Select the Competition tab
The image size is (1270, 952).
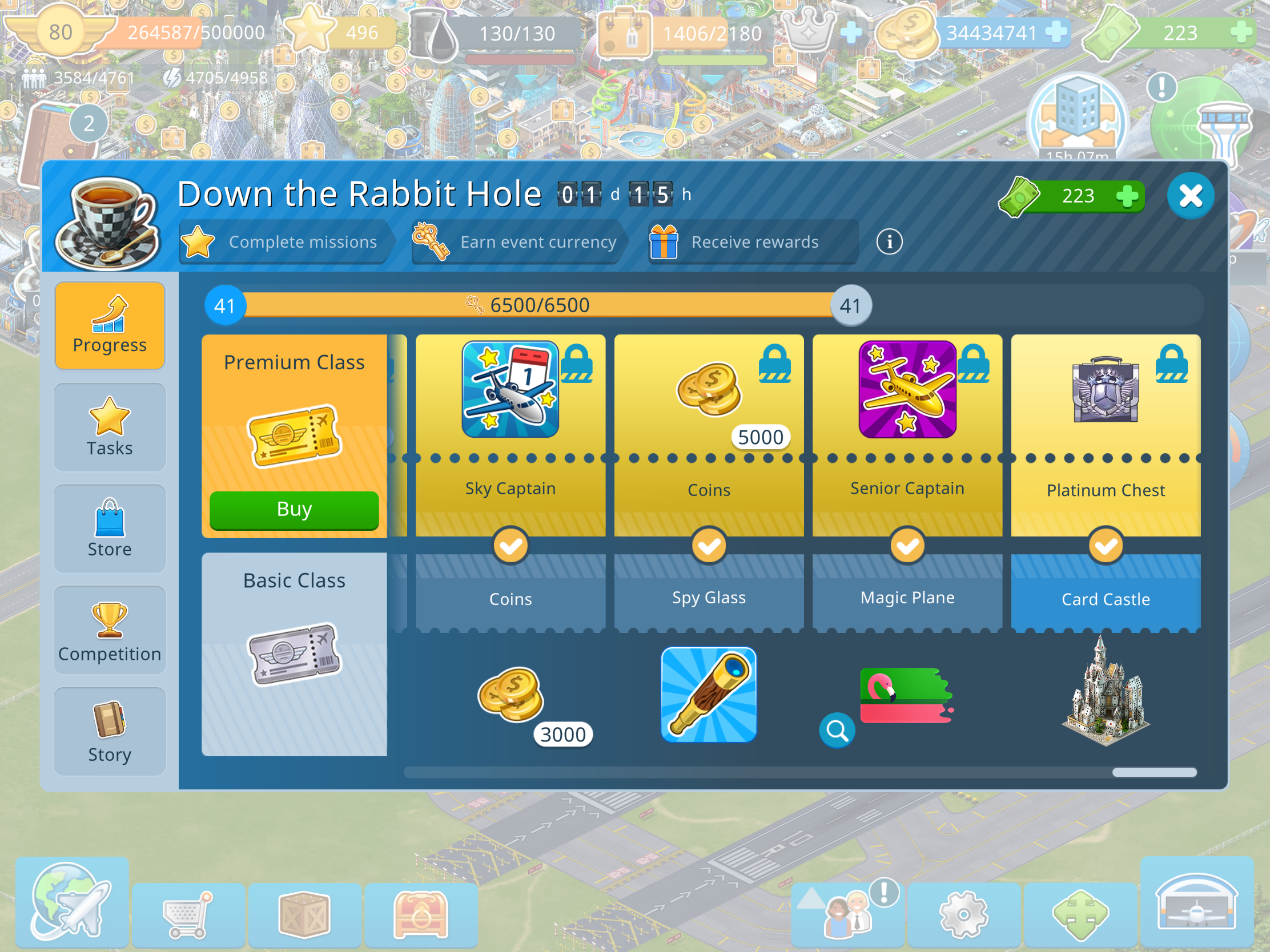pos(110,630)
